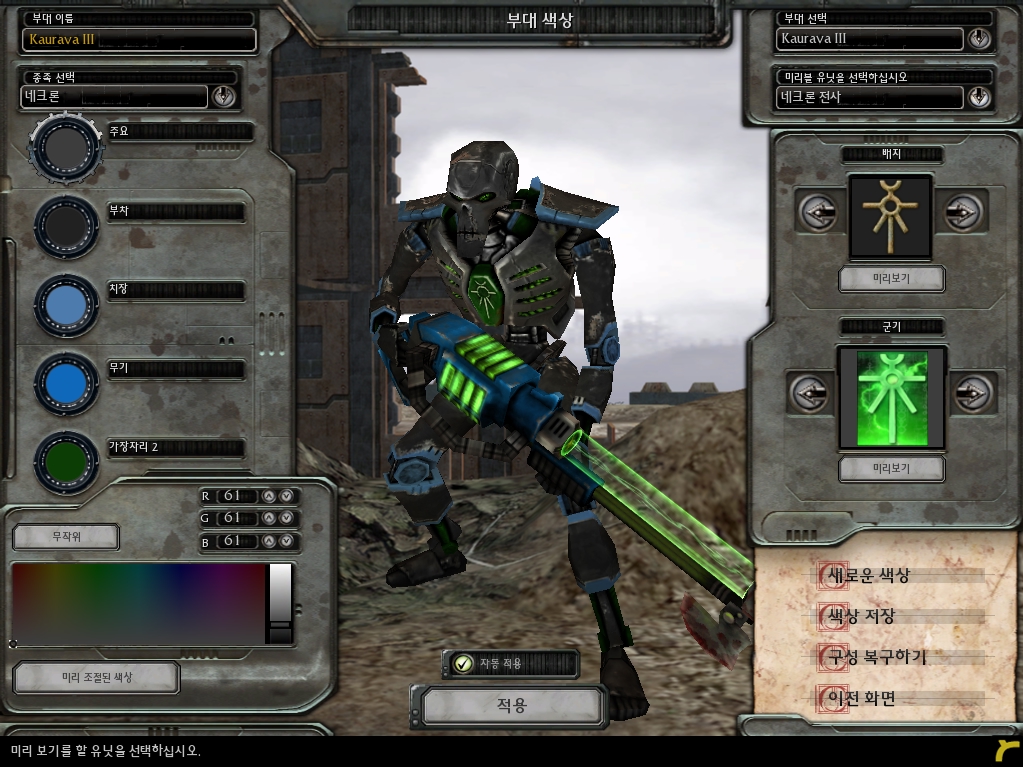The image size is (1023, 767).
Task: Increase the R color value
Action: pyautogui.click(x=268, y=496)
